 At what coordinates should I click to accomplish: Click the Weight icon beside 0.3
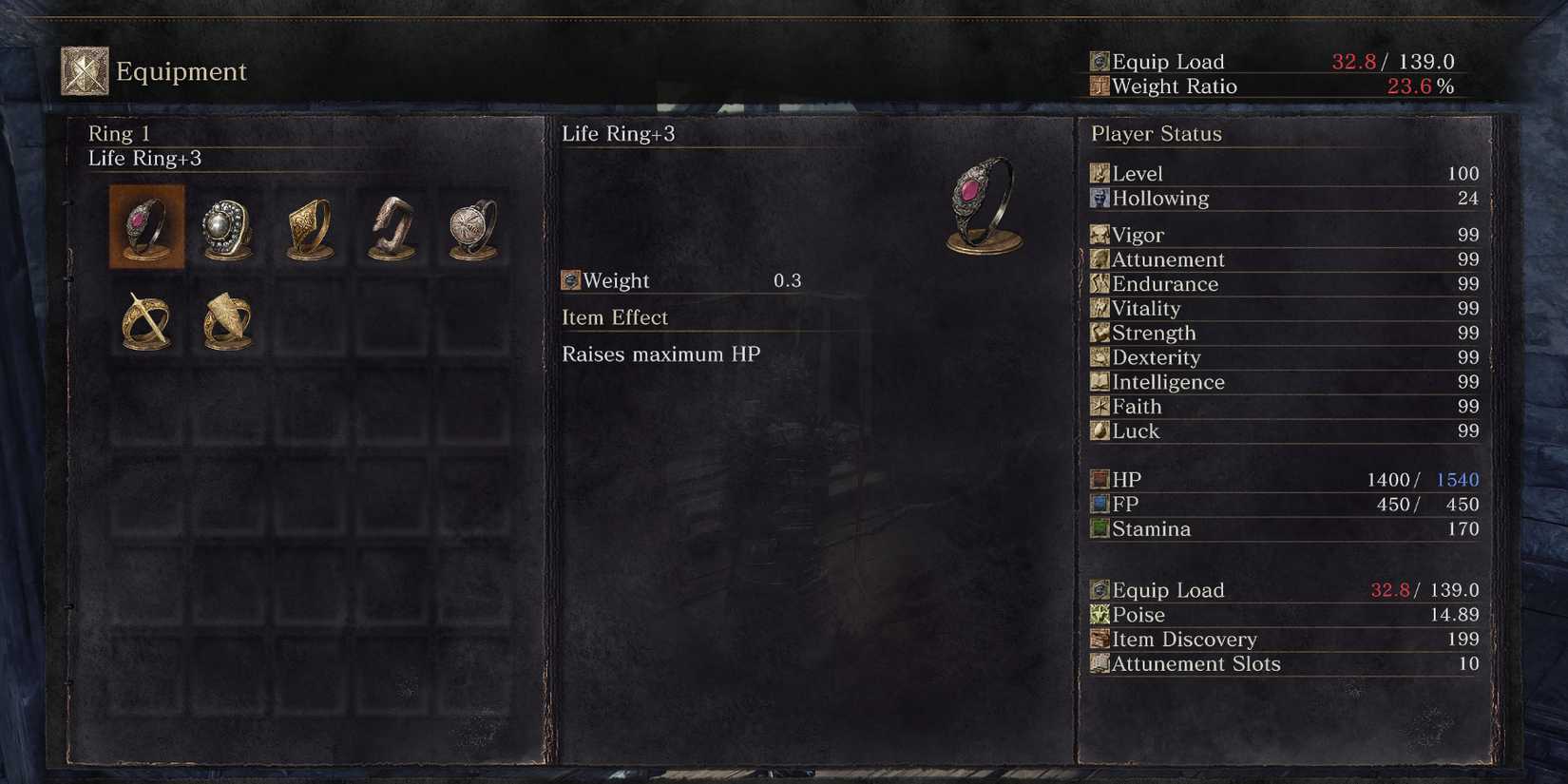(571, 279)
